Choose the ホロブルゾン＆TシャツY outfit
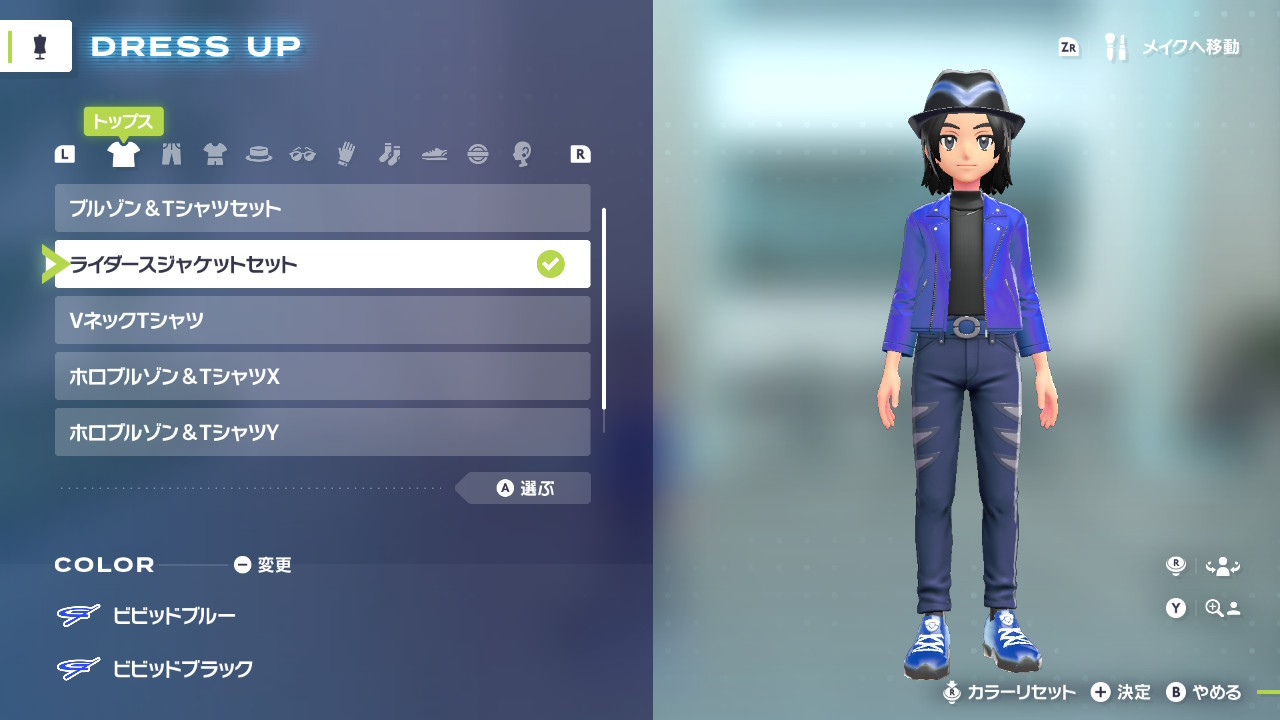Screen dimensions: 1280x720 [x=322, y=432]
